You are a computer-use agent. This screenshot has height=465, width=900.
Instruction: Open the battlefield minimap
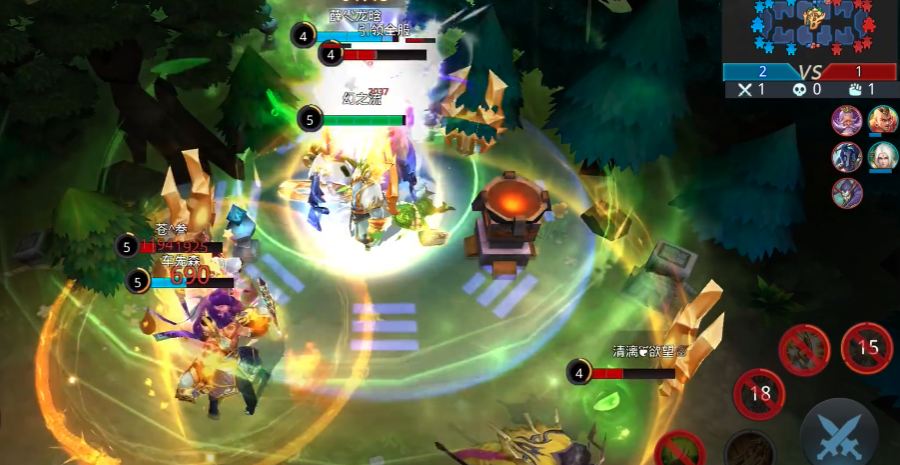pyautogui.click(x=812, y=30)
